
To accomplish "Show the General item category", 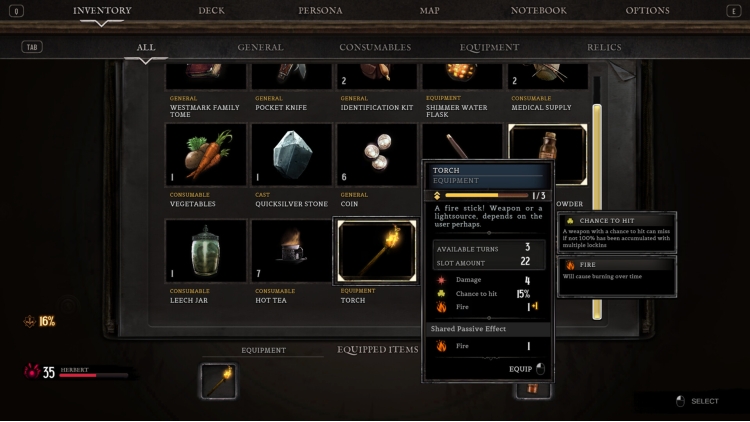I will (260, 47).
